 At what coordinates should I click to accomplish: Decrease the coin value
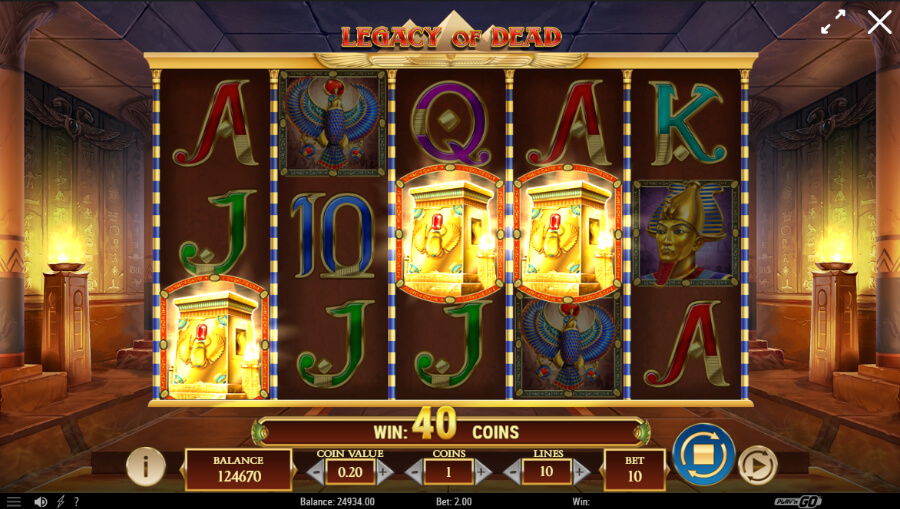point(315,472)
